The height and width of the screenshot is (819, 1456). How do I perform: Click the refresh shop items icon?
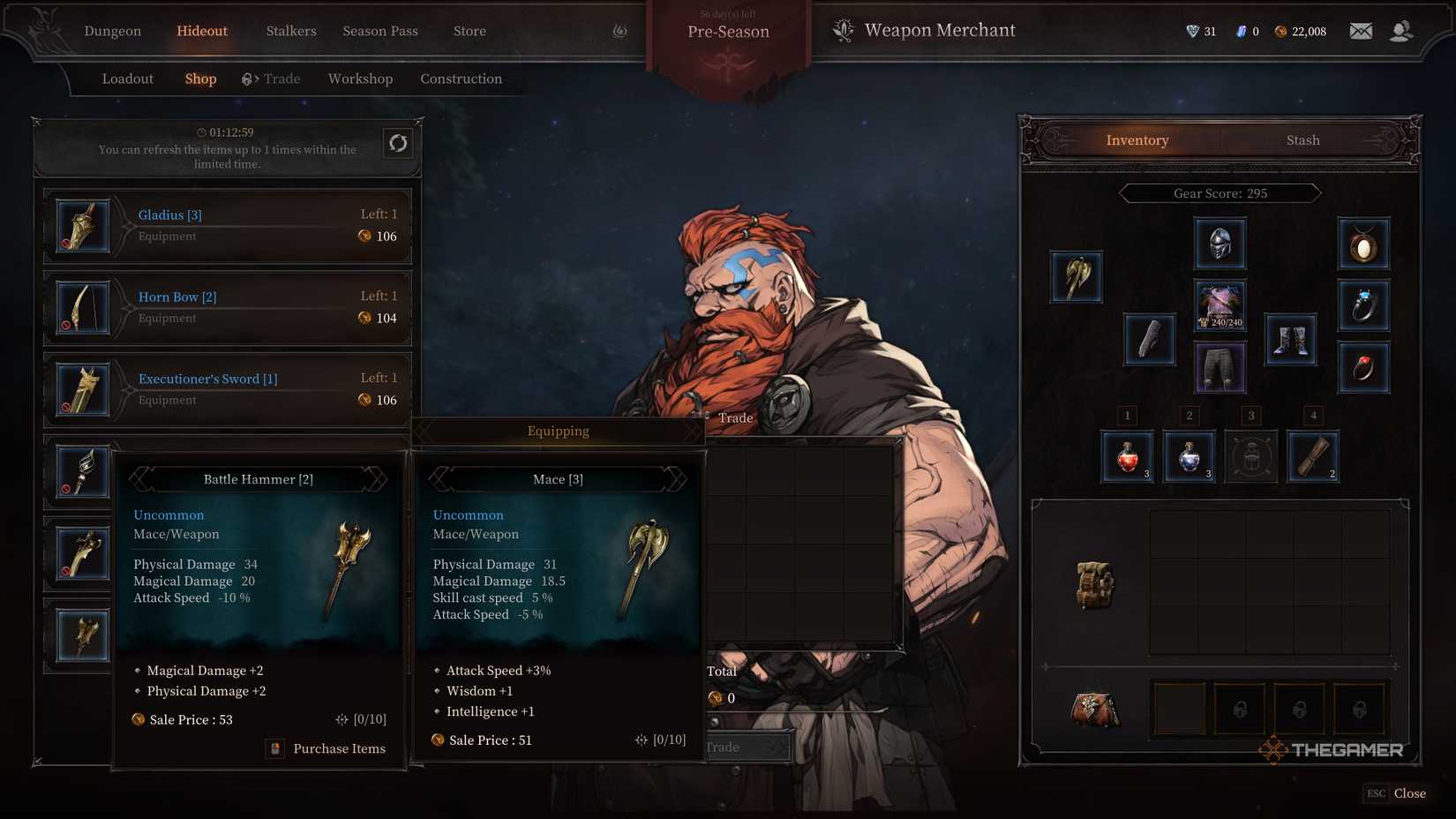[398, 142]
